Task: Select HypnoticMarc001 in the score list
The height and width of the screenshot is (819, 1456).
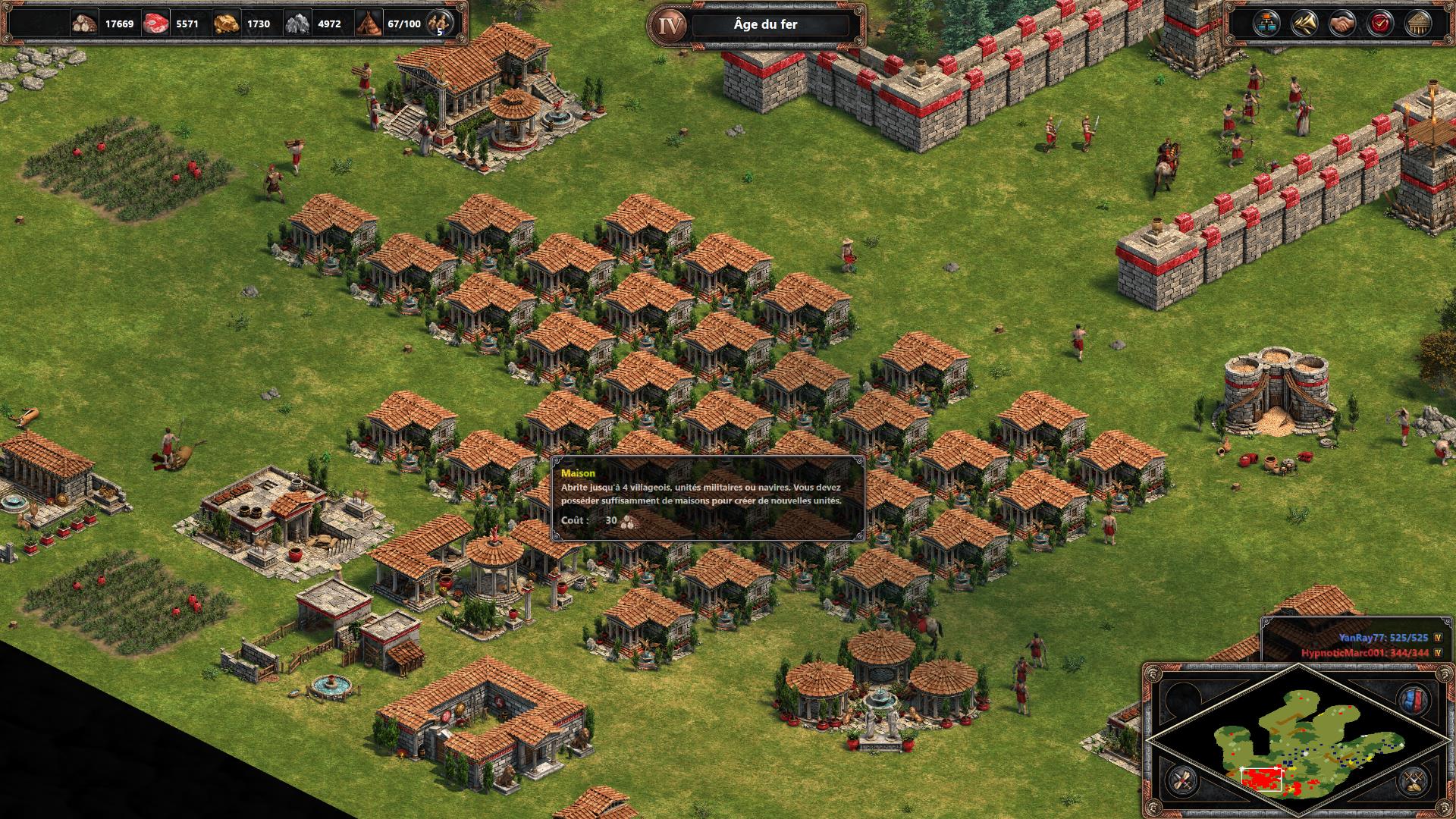Action: (1366, 653)
